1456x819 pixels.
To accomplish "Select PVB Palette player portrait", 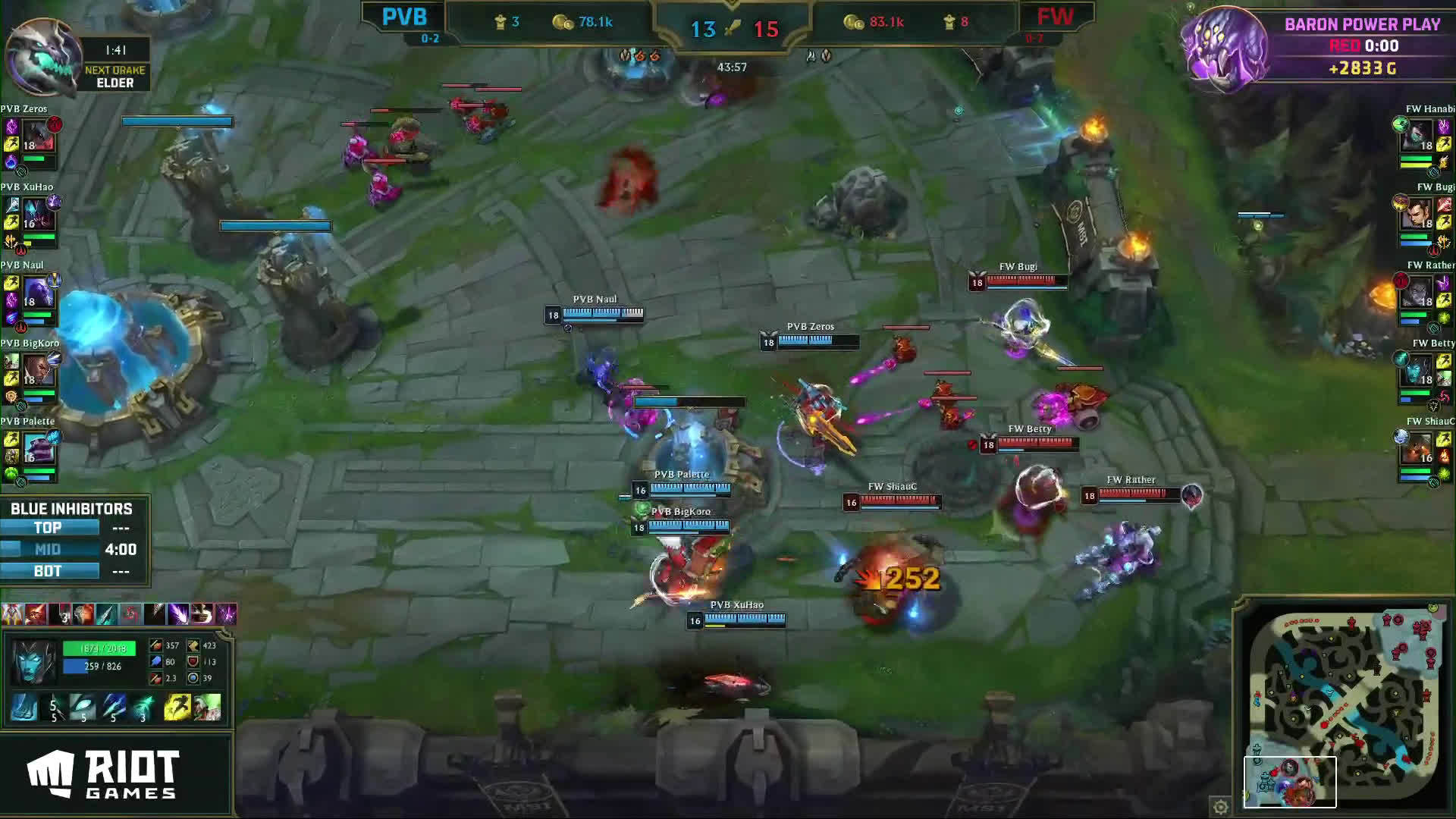I will pyautogui.click(x=37, y=449).
